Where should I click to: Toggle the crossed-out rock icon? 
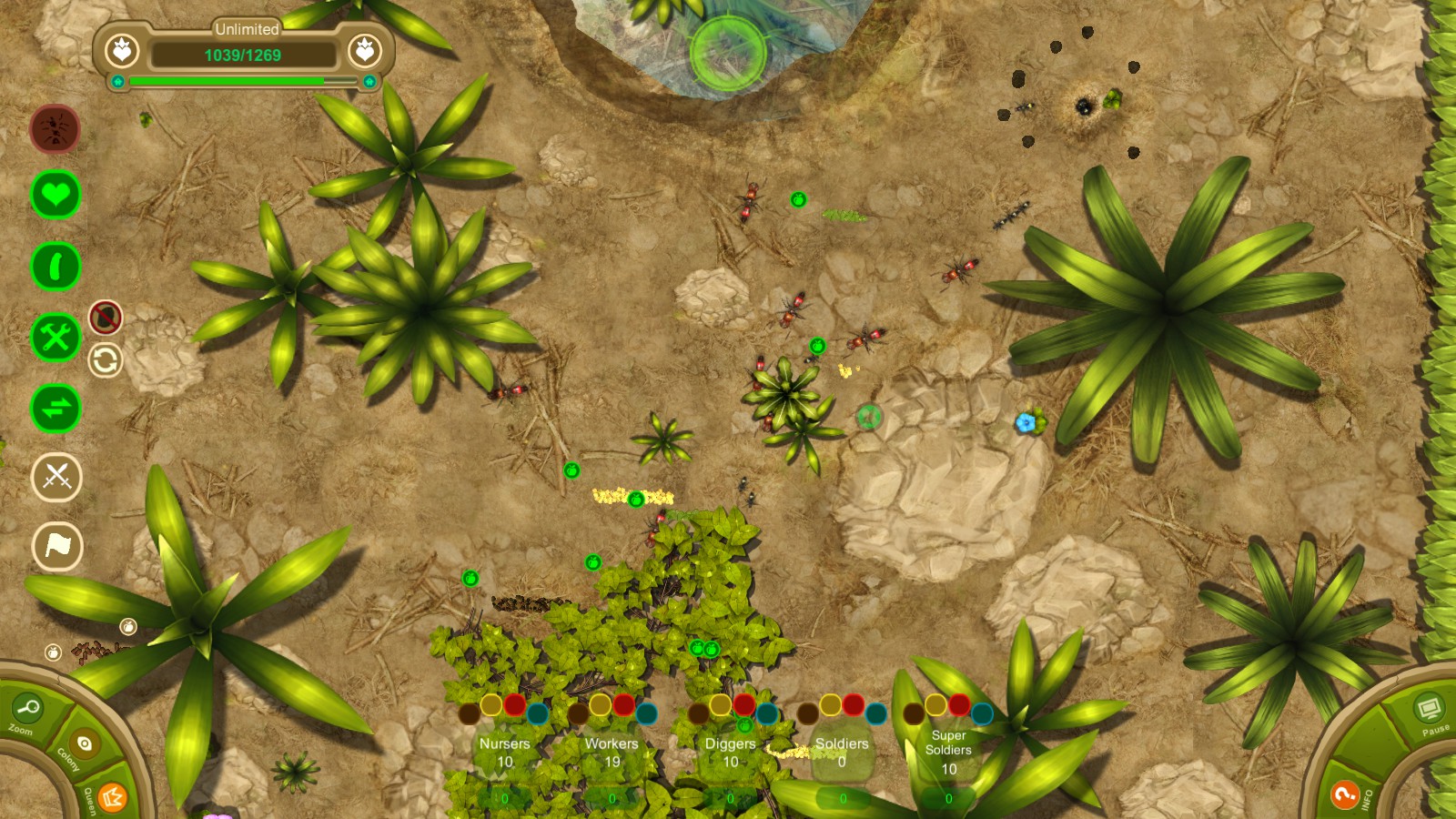coord(106,318)
